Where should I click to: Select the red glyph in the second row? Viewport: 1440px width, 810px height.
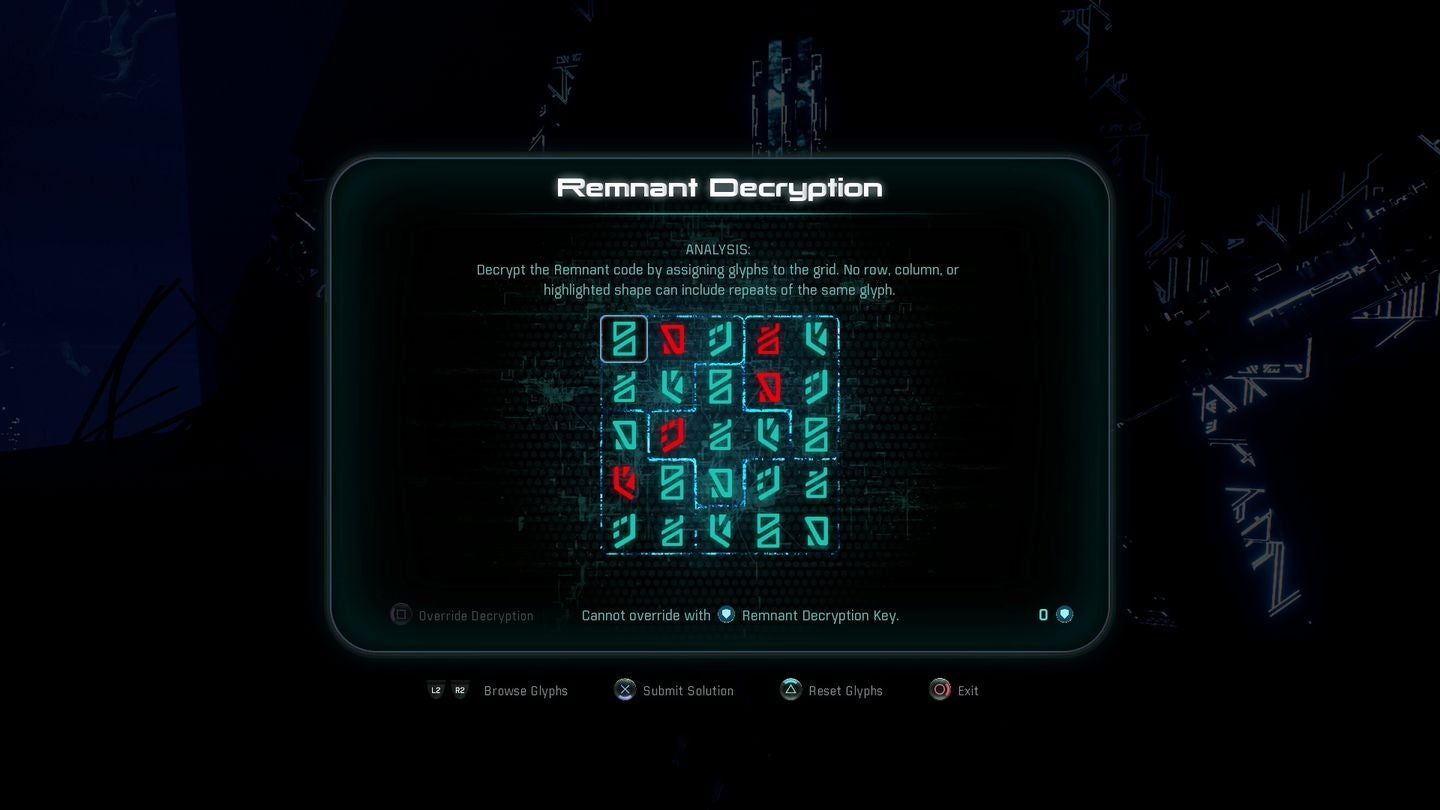(x=768, y=387)
